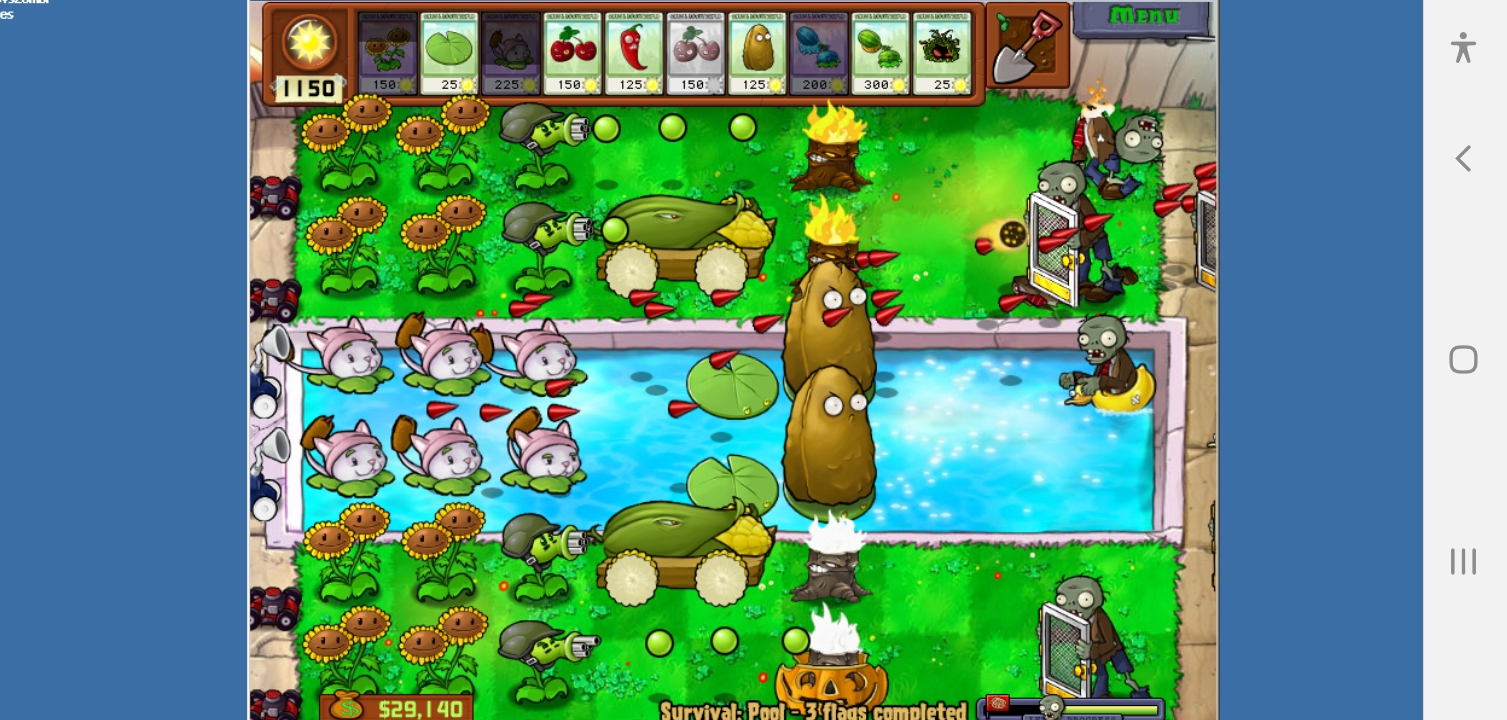Select the 300-sun melon seed packet
Image resolution: width=1507 pixels, height=720 pixels.
tap(879, 52)
